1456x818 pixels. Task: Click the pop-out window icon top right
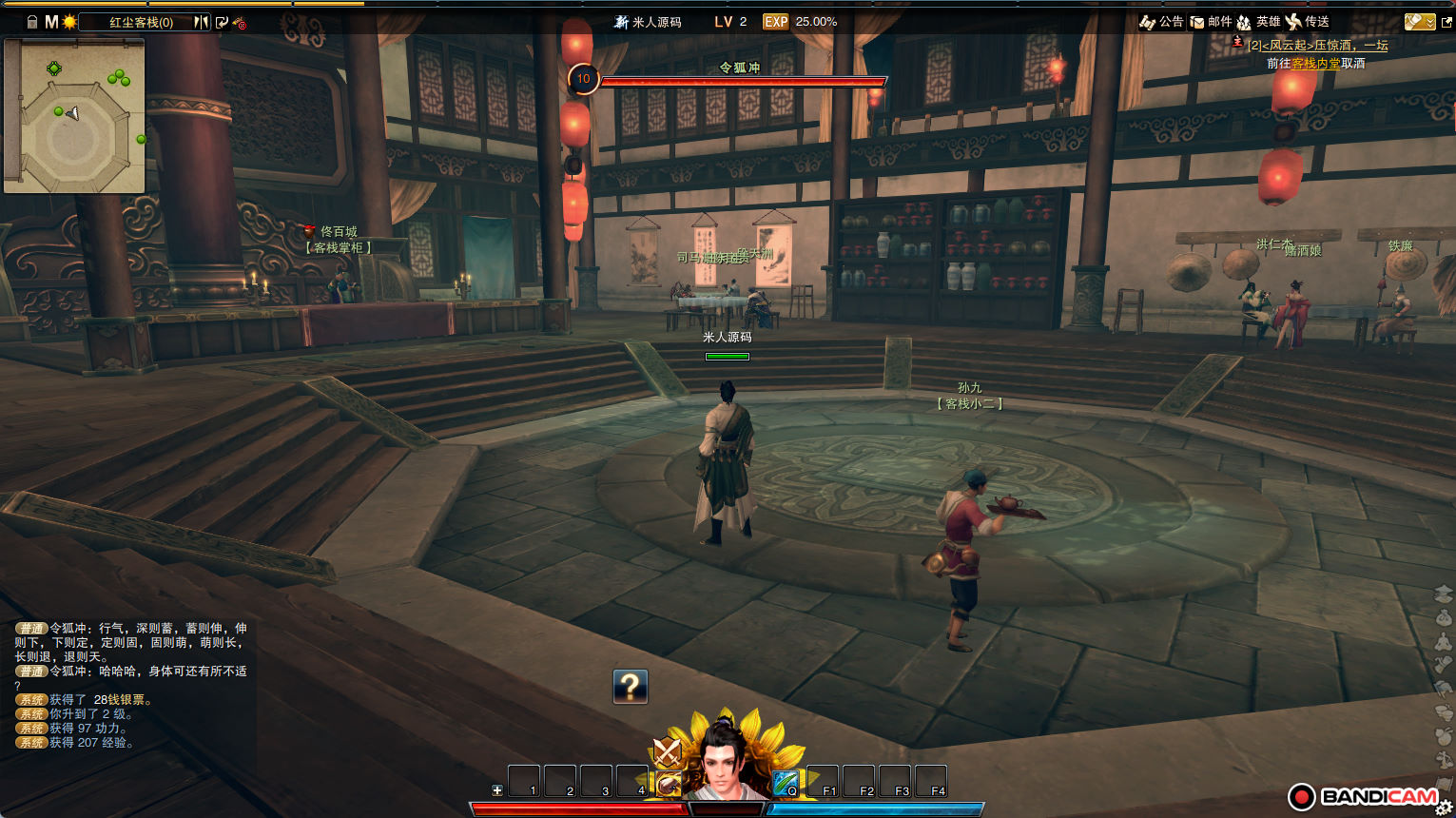[x=1447, y=22]
